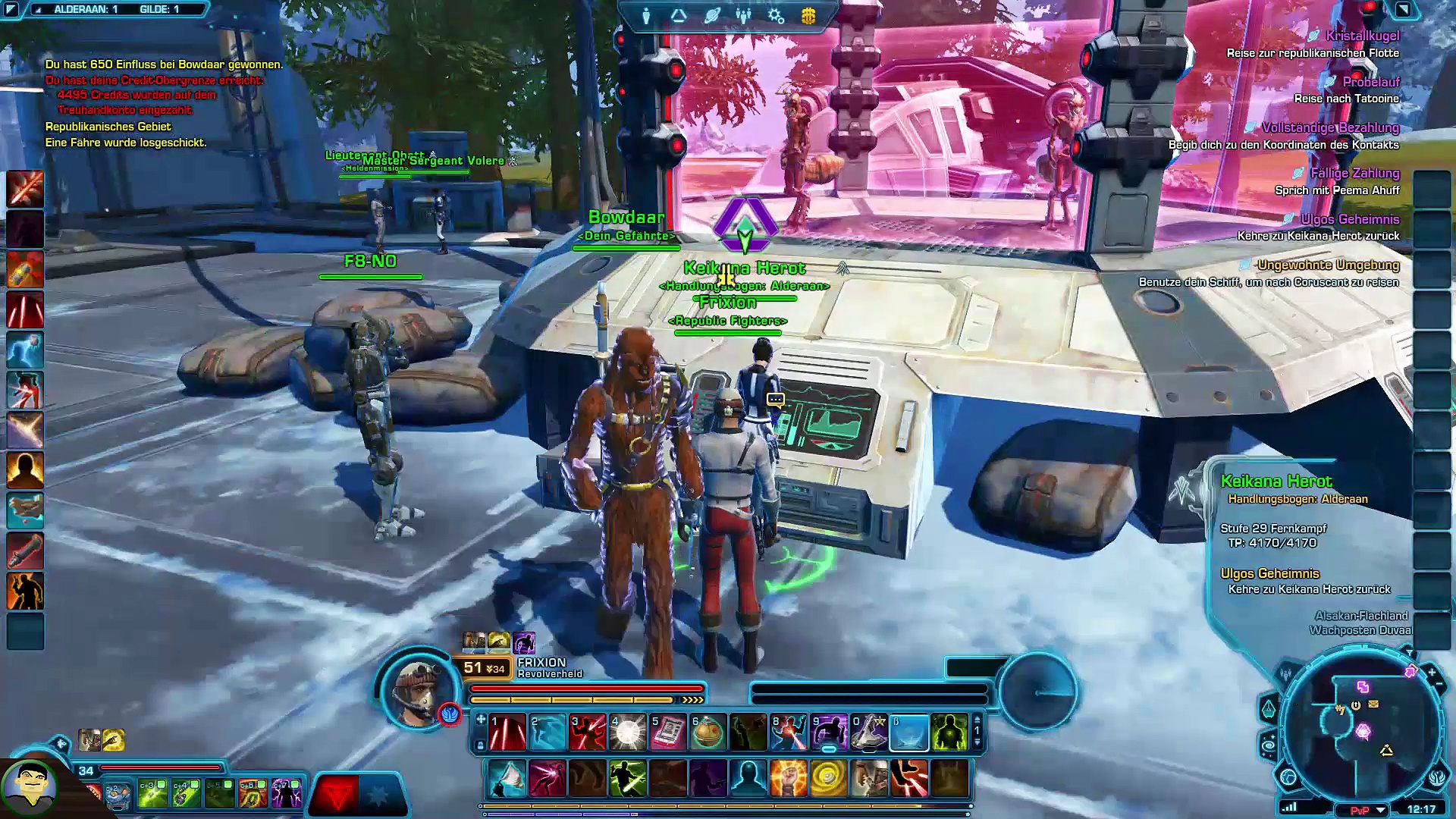Select the Ulgos Geheimnis mission tracker entry
The height and width of the screenshot is (819, 1456).
point(1350,219)
